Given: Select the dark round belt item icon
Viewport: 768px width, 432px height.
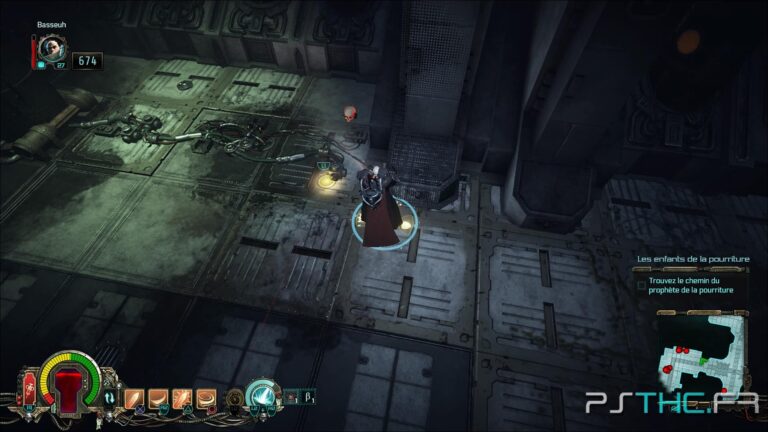Looking at the screenshot, I should (x=236, y=398).
